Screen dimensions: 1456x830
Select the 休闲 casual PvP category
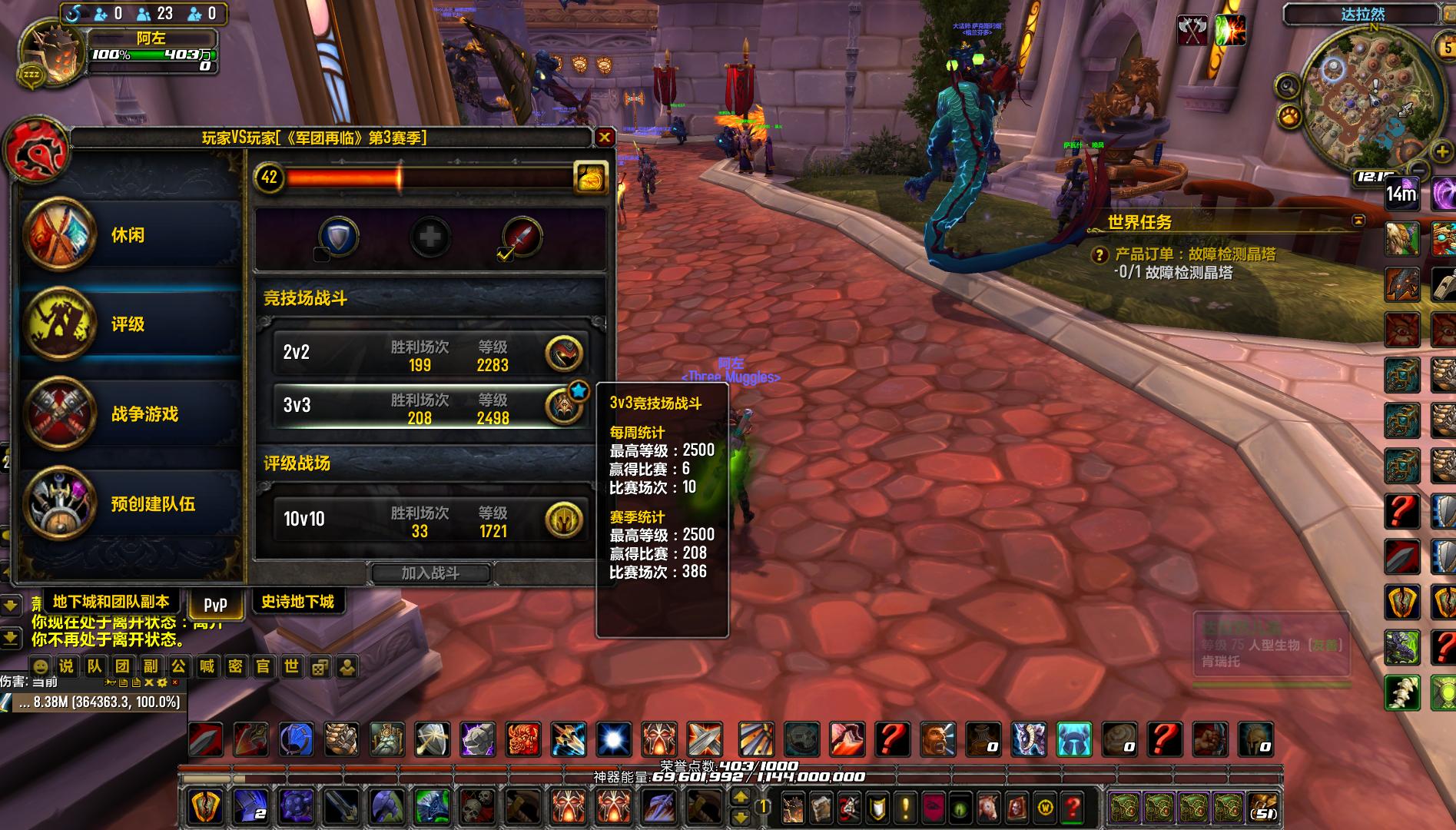click(128, 235)
